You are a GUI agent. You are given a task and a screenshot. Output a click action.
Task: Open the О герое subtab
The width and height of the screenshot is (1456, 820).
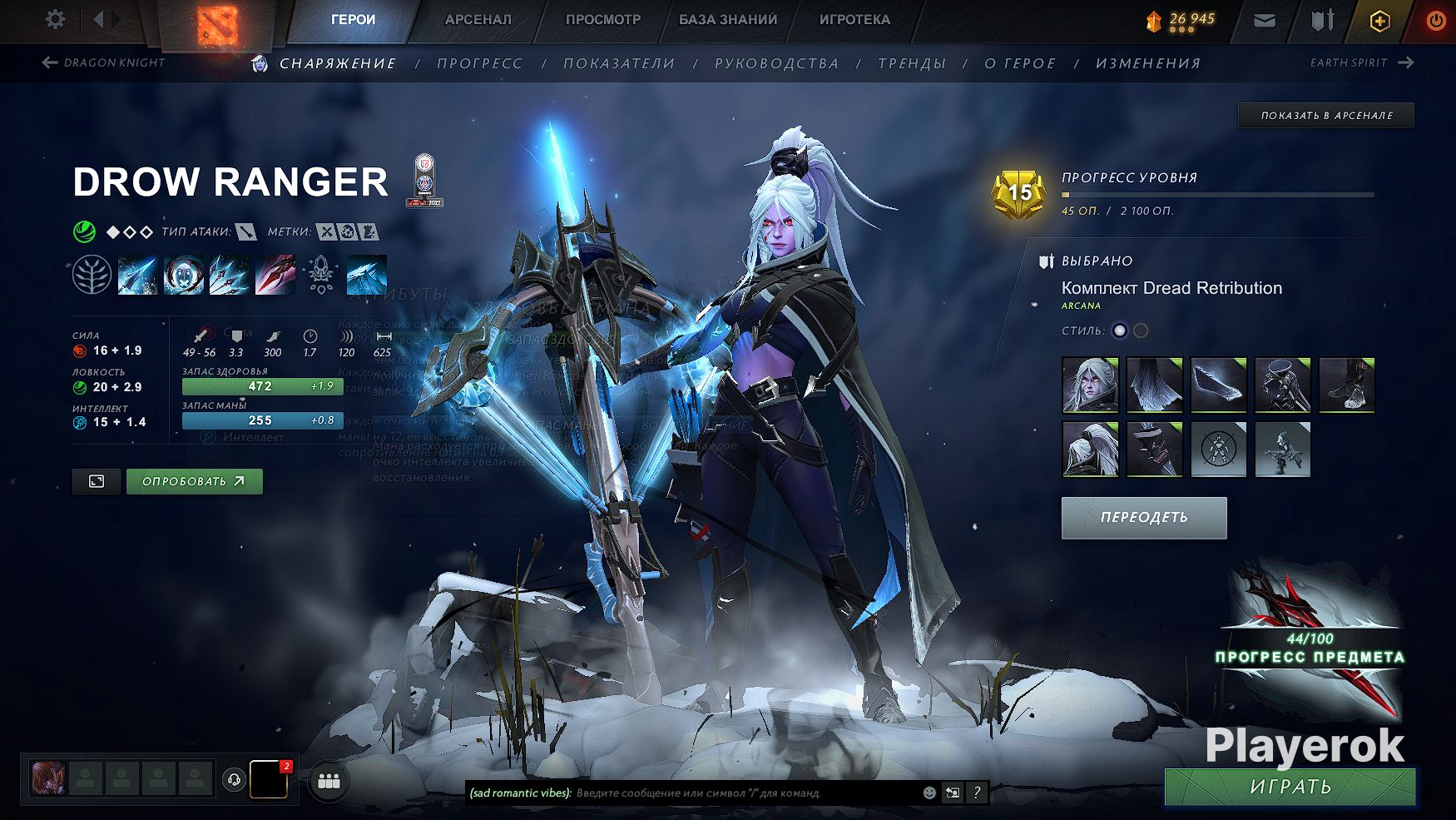[x=1020, y=63]
